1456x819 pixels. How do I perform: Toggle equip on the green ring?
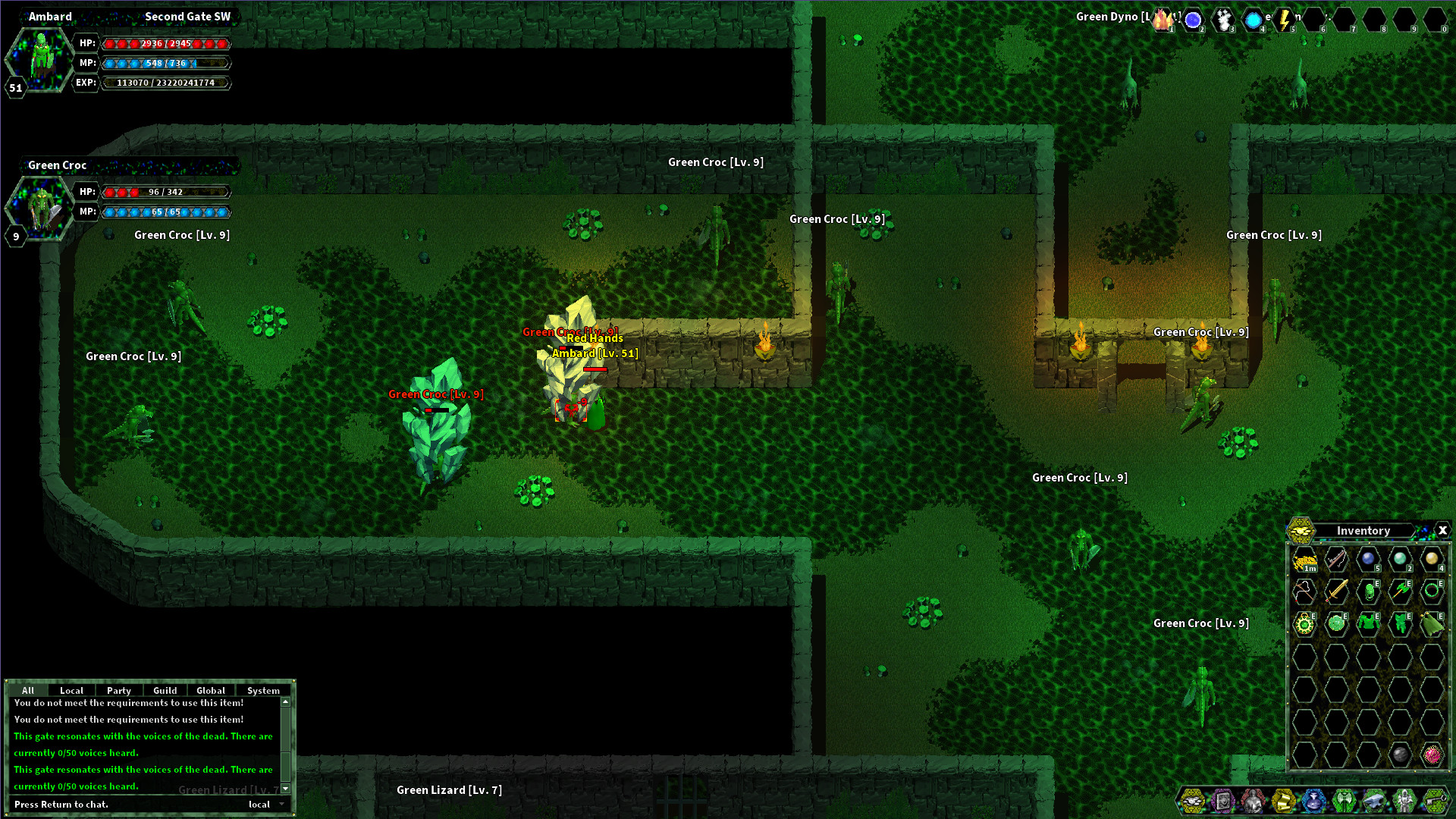(x=1432, y=591)
